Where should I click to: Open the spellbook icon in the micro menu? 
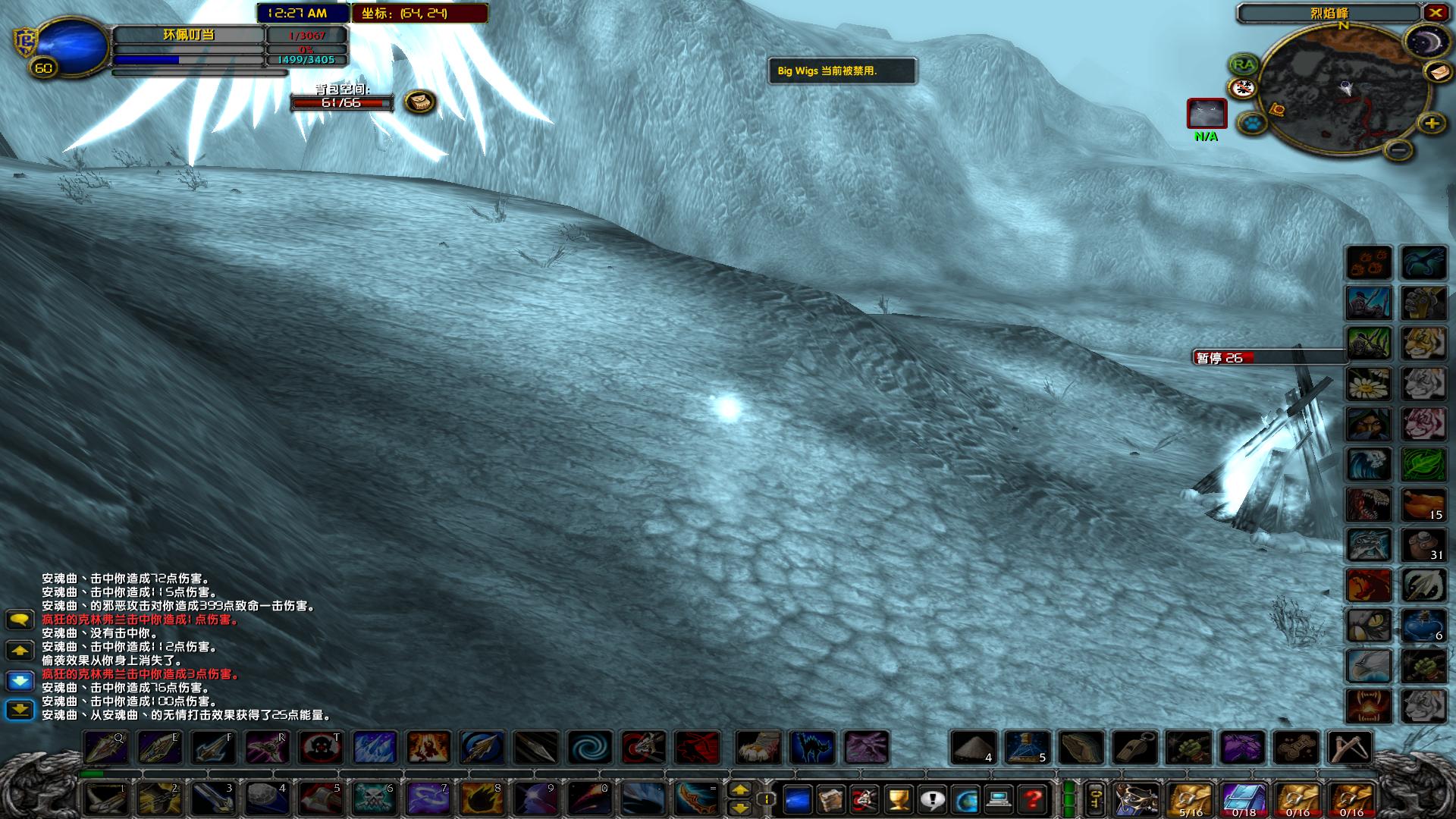tap(830, 800)
